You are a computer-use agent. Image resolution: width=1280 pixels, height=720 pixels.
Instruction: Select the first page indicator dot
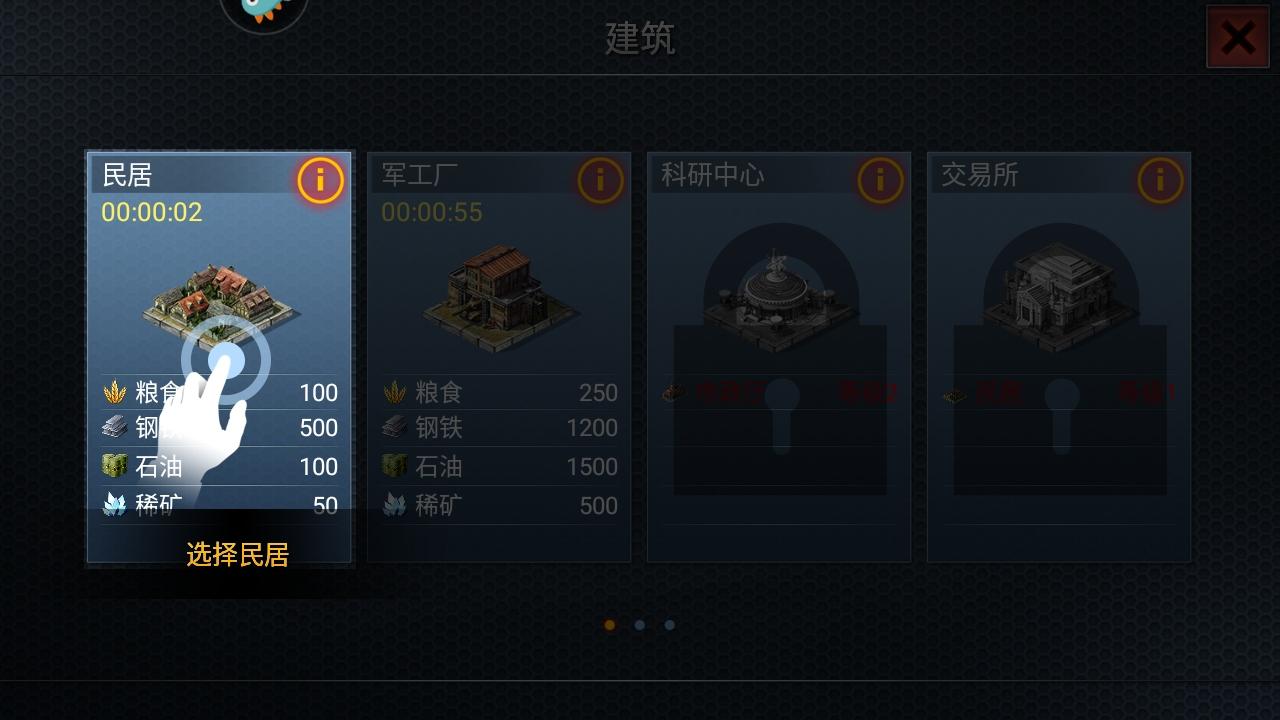click(610, 624)
